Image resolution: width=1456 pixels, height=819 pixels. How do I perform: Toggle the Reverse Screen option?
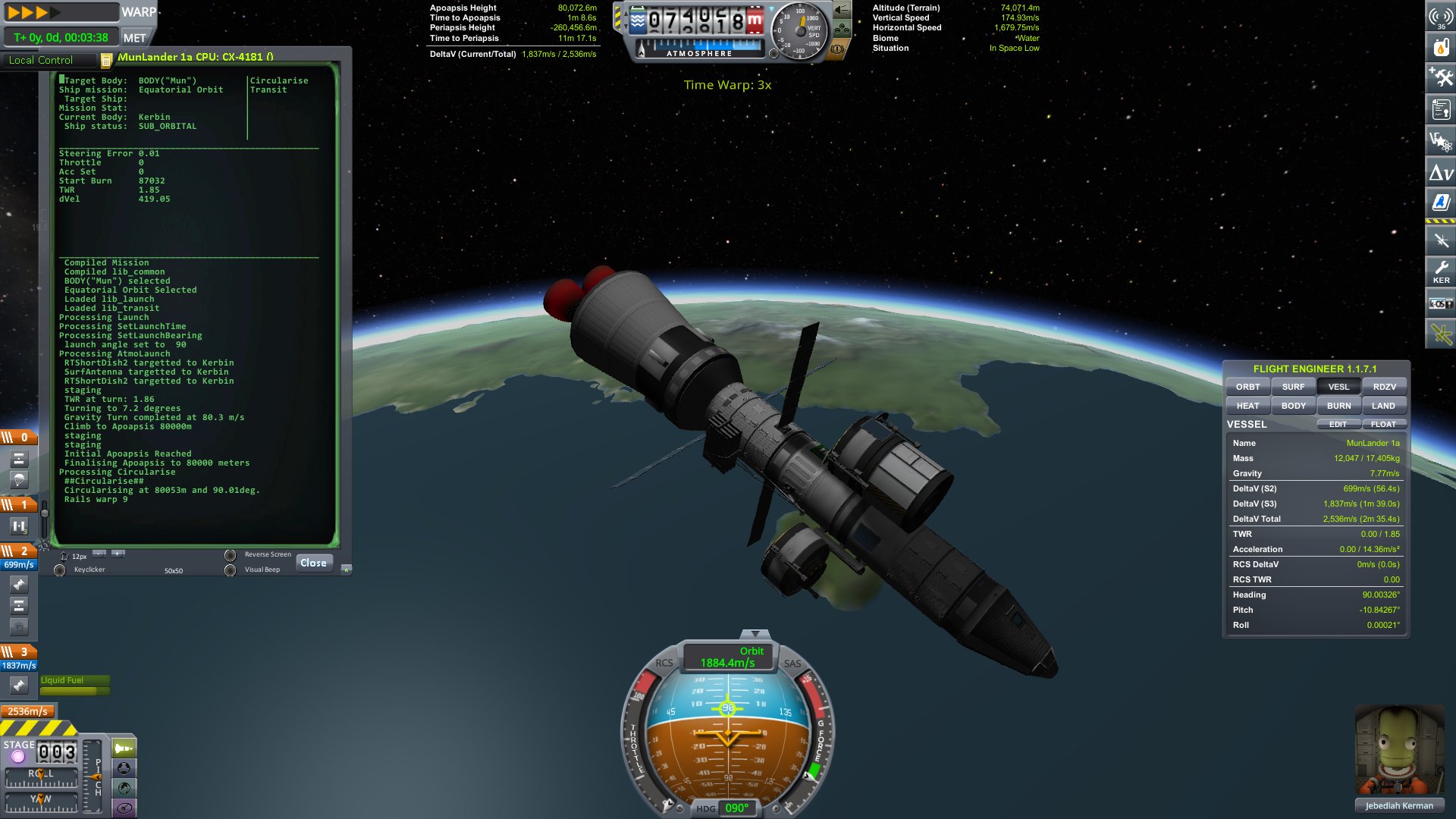coord(231,555)
